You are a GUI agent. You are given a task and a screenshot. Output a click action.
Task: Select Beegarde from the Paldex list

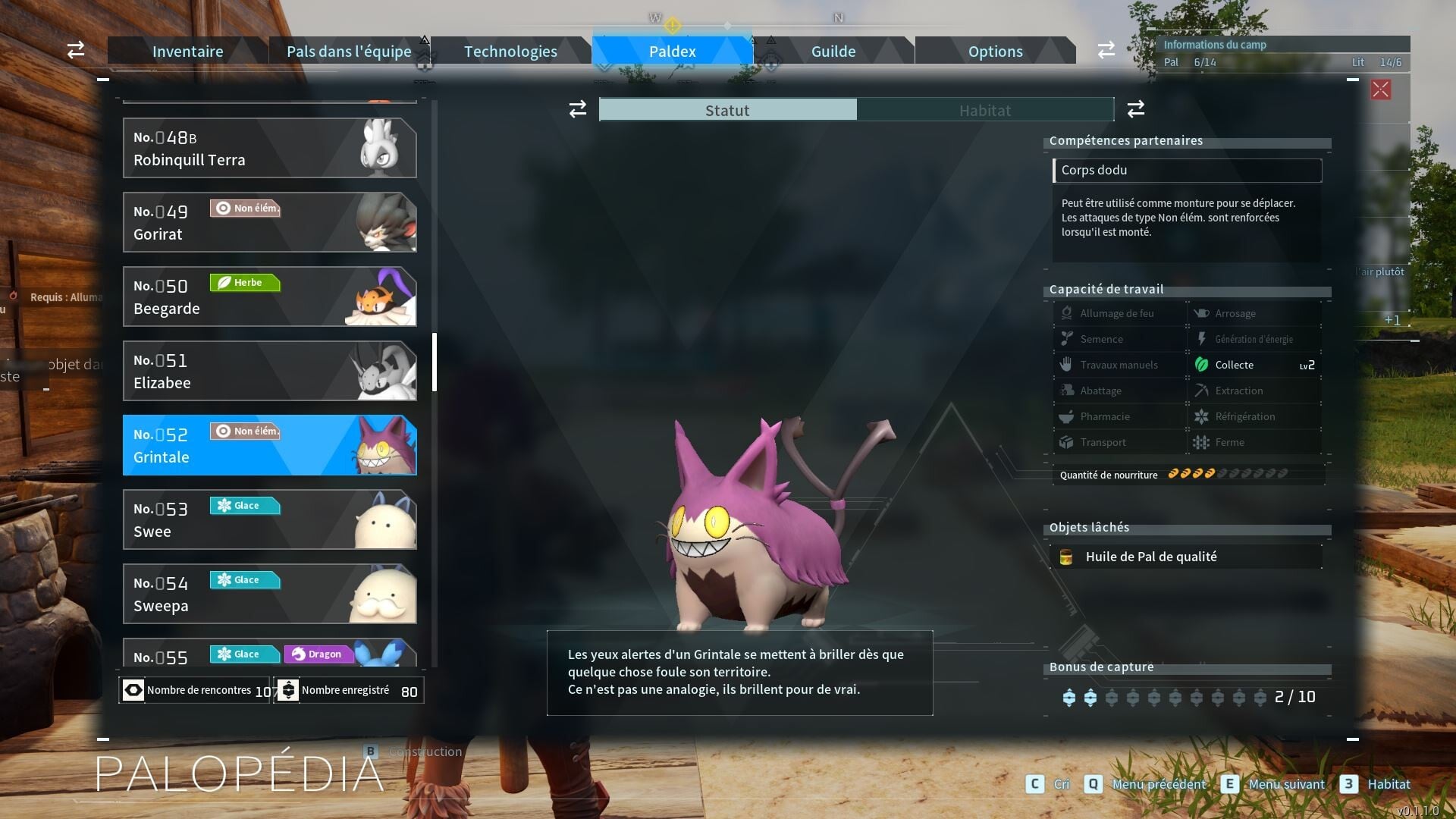pyautogui.click(x=269, y=297)
